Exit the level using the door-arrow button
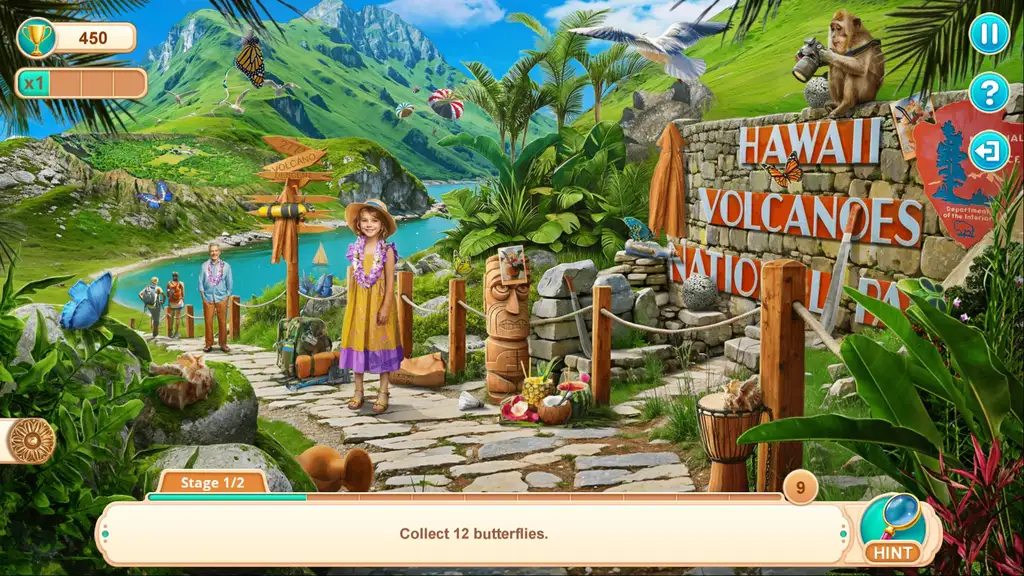 (x=988, y=151)
